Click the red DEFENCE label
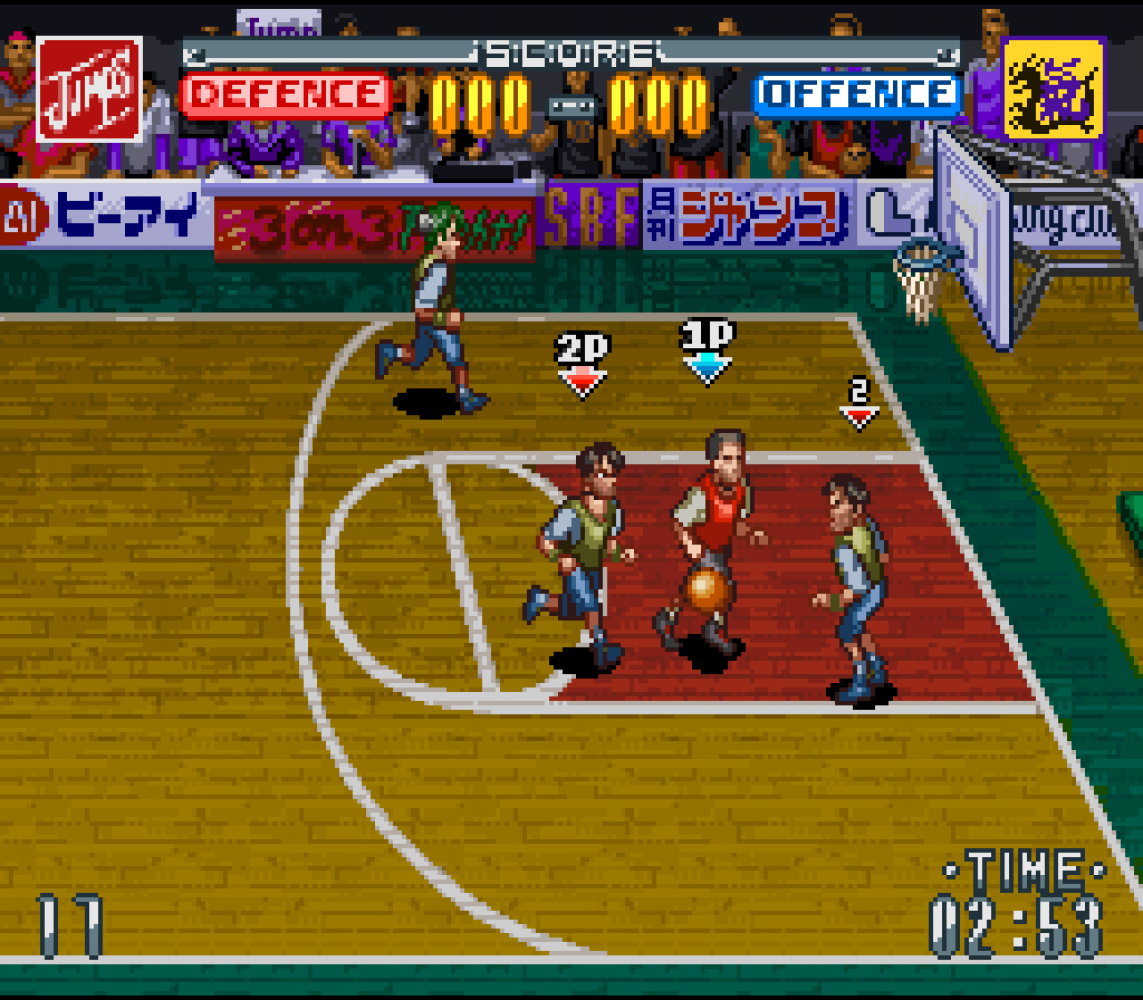This screenshot has width=1143, height=1000. 286,96
